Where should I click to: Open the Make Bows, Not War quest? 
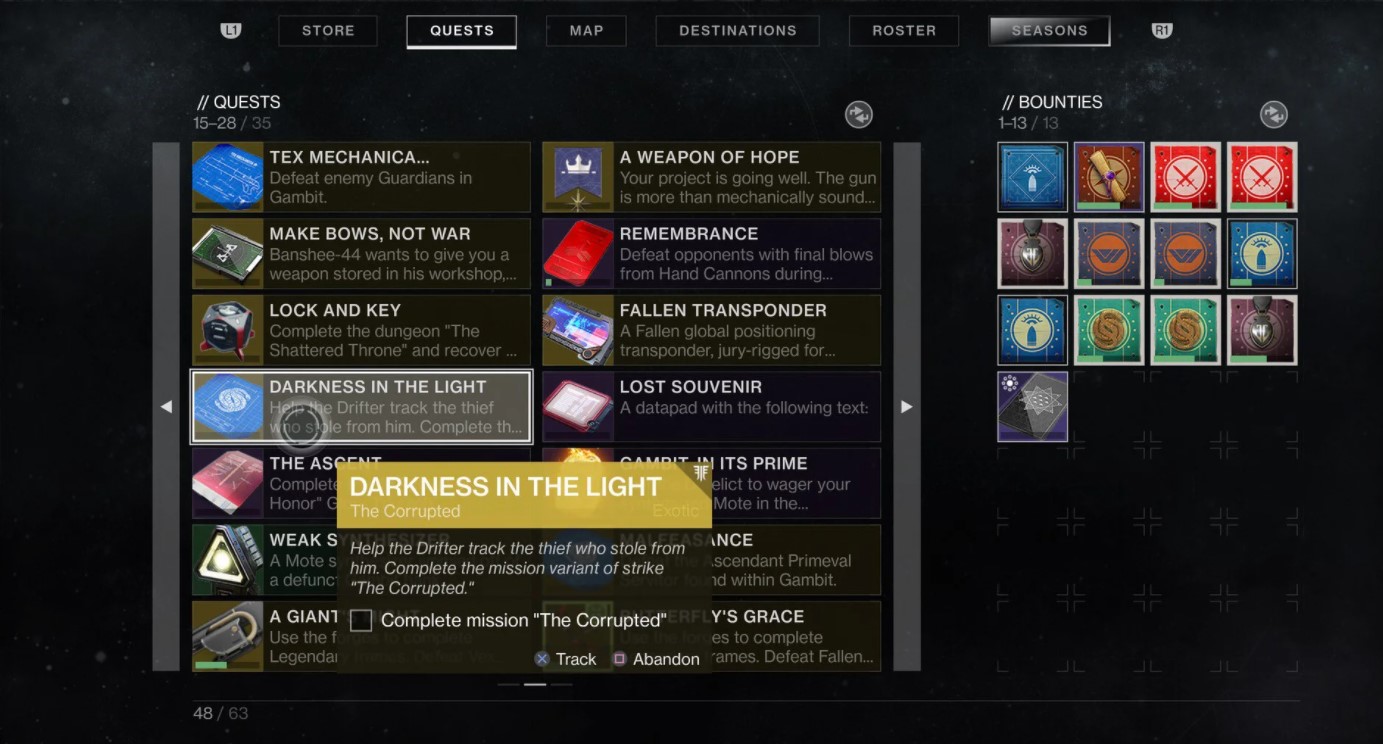(x=361, y=254)
